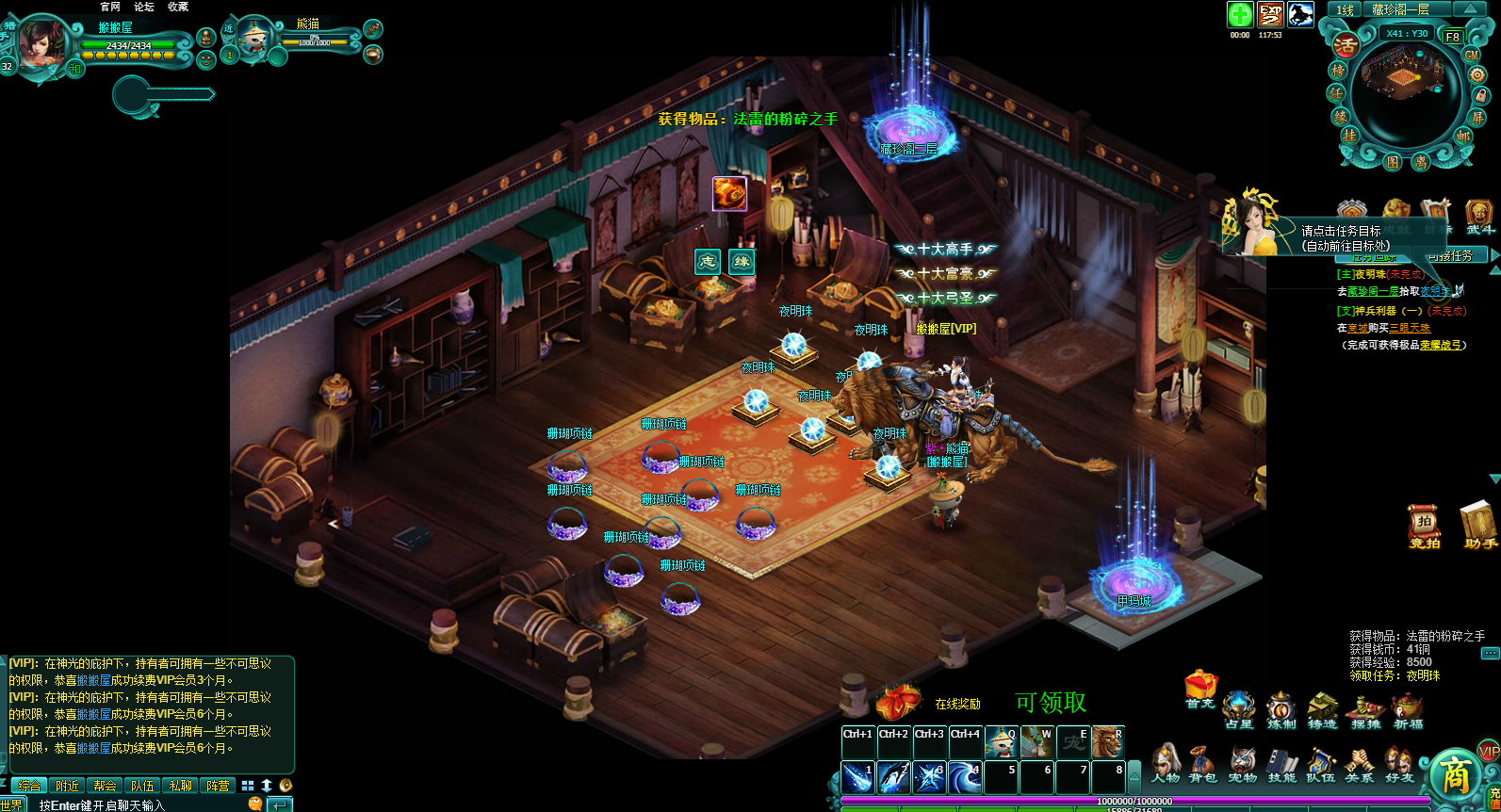Screen dimensions: 1501x812
Task: Open the 技能 skills book
Action: click(1281, 763)
